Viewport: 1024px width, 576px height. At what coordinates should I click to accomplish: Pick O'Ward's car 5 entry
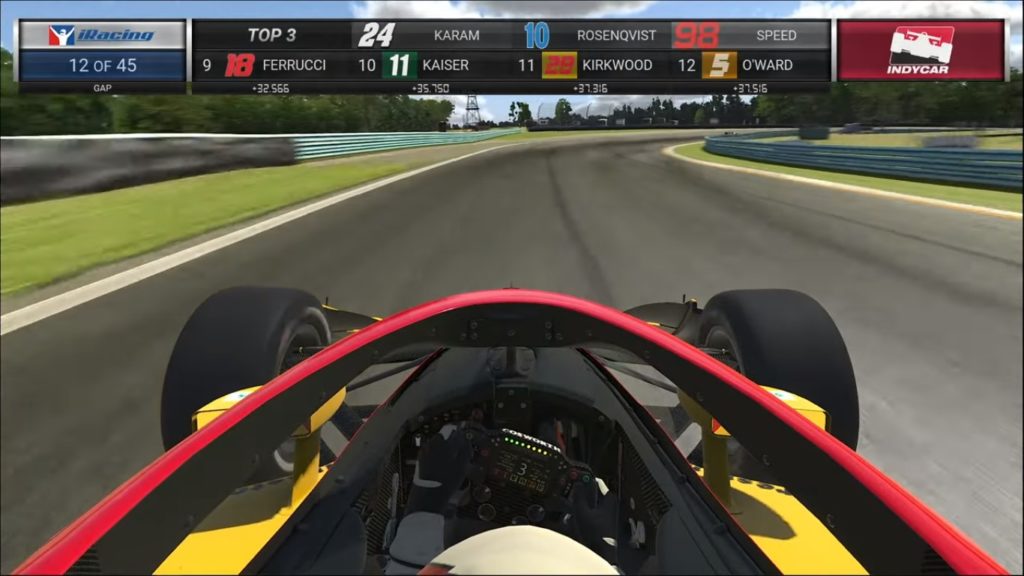click(x=747, y=66)
